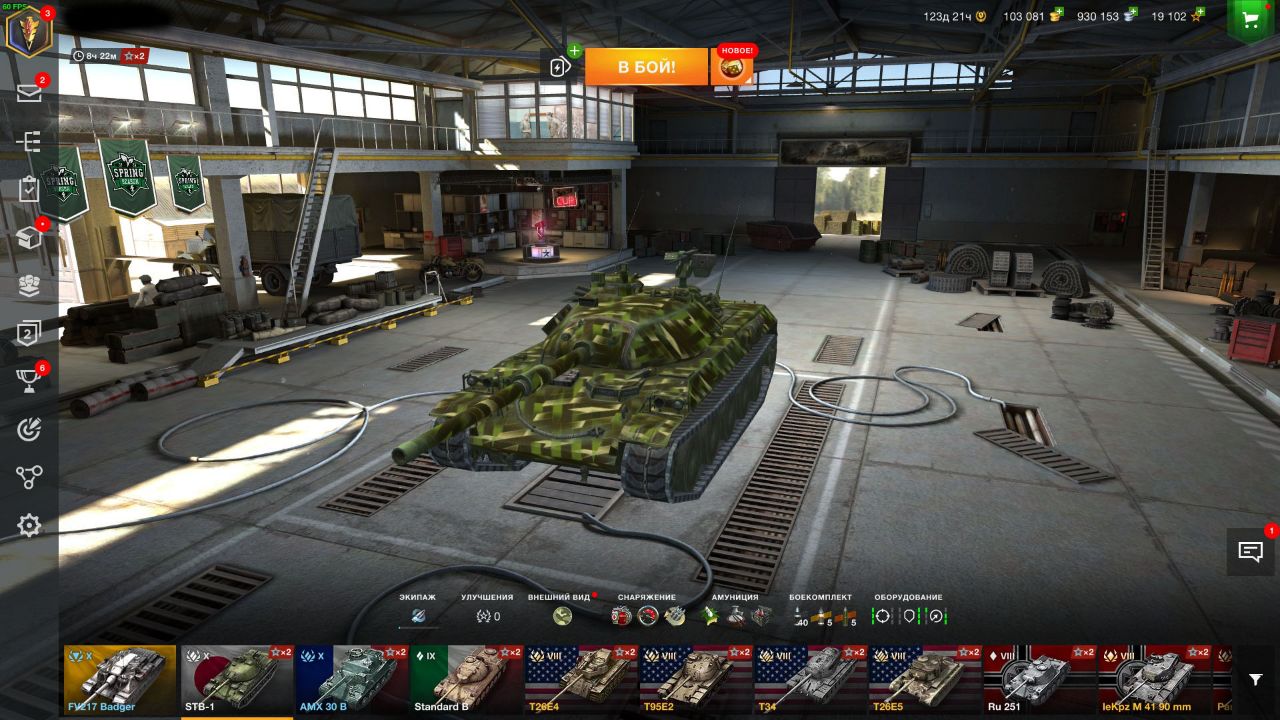1280x720 pixels.
Task: Select the FV217 Badger tank
Action: (x=120, y=679)
